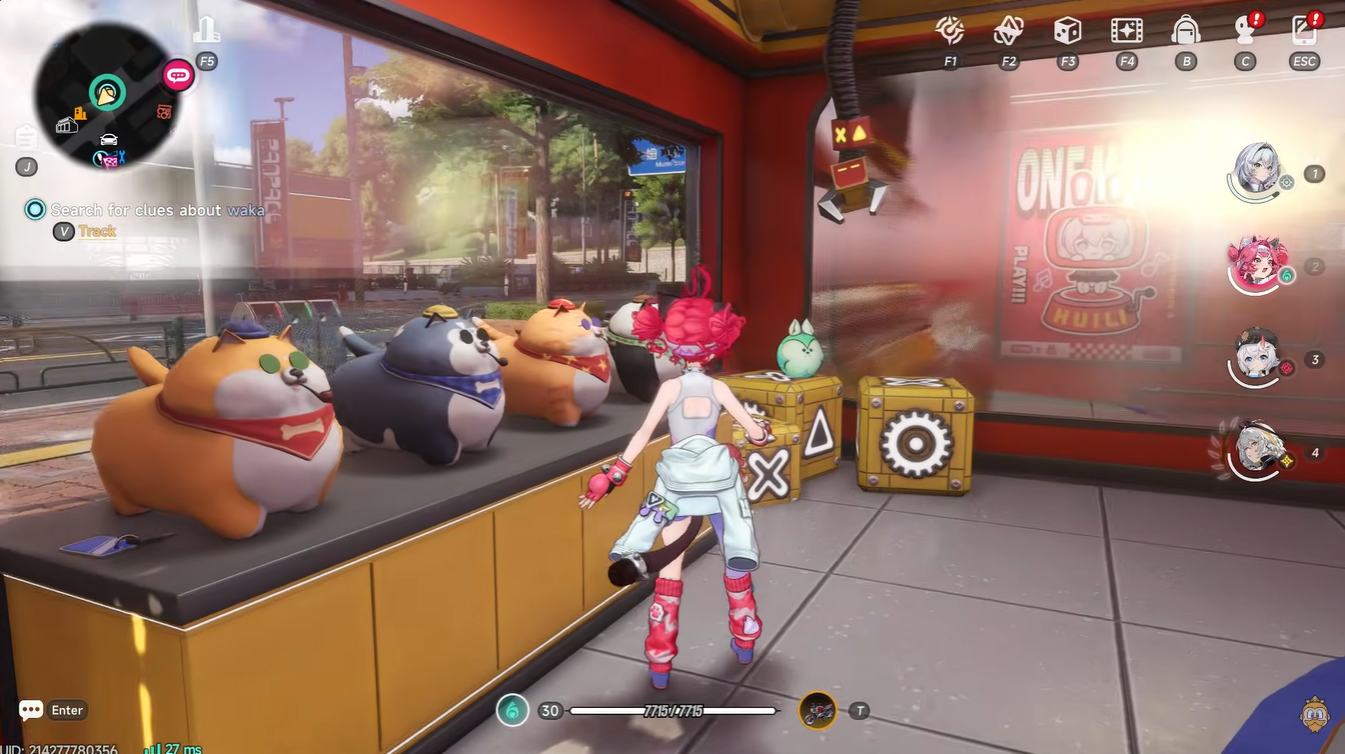Screen dimensions: 1345x754
Task: Click the motorcycle icon next to T
Action: click(820, 710)
